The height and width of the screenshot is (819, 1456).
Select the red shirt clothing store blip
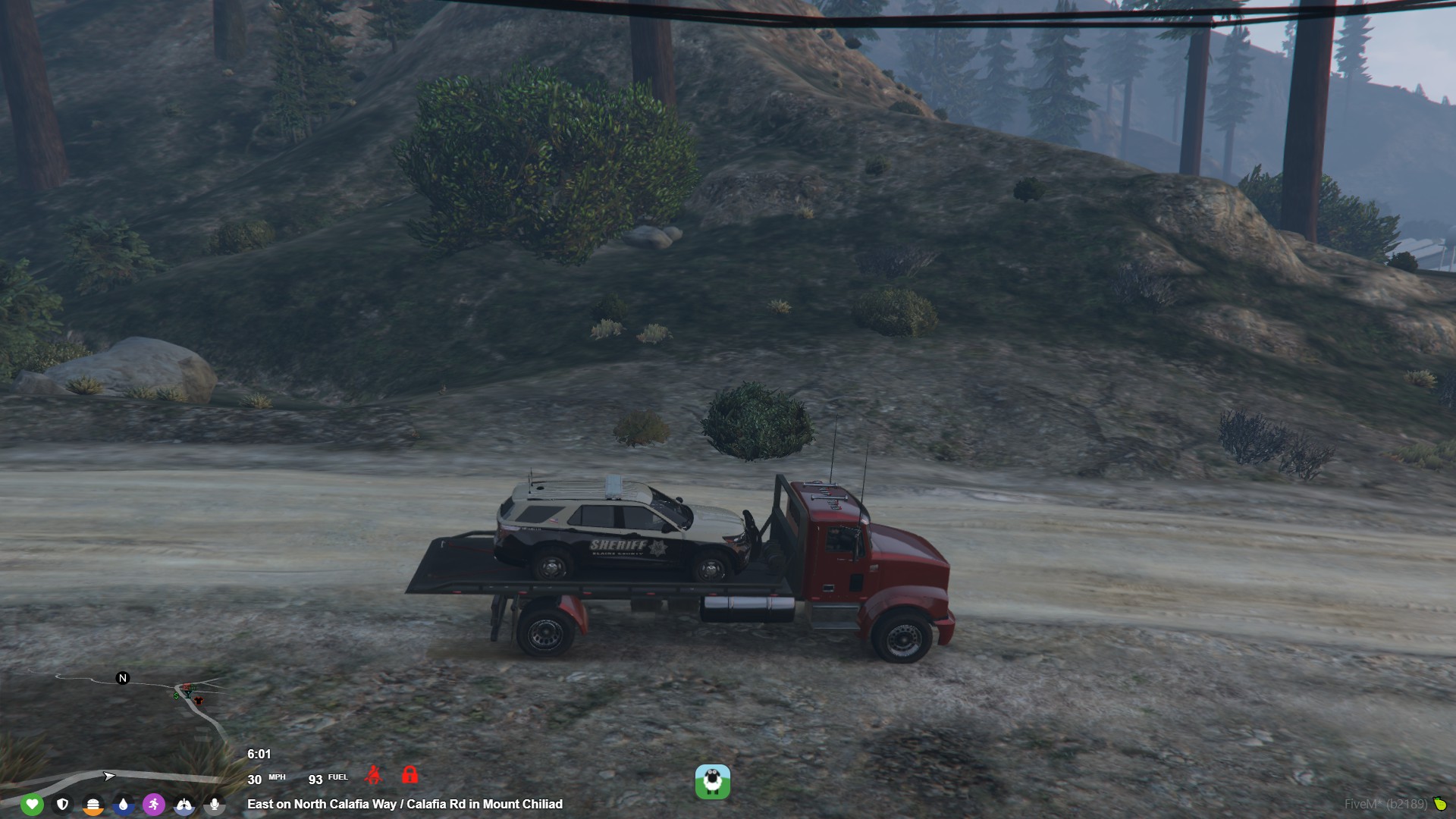pos(199,700)
